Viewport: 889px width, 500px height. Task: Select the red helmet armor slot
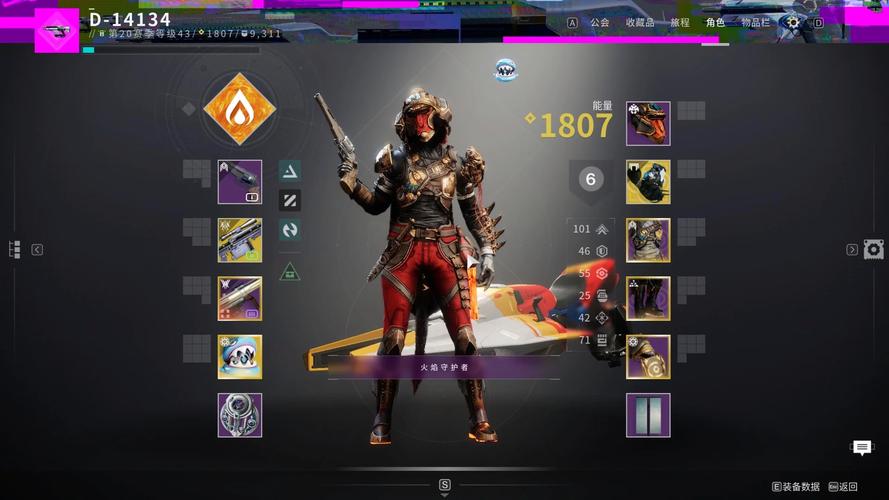click(648, 124)
